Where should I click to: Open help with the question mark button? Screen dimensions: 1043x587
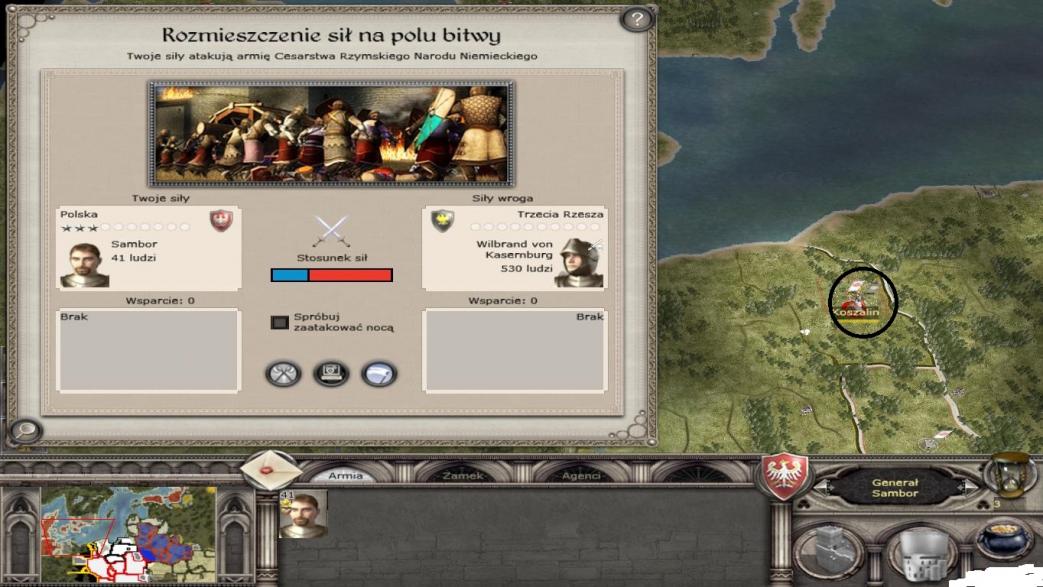(x=635, y=19)
